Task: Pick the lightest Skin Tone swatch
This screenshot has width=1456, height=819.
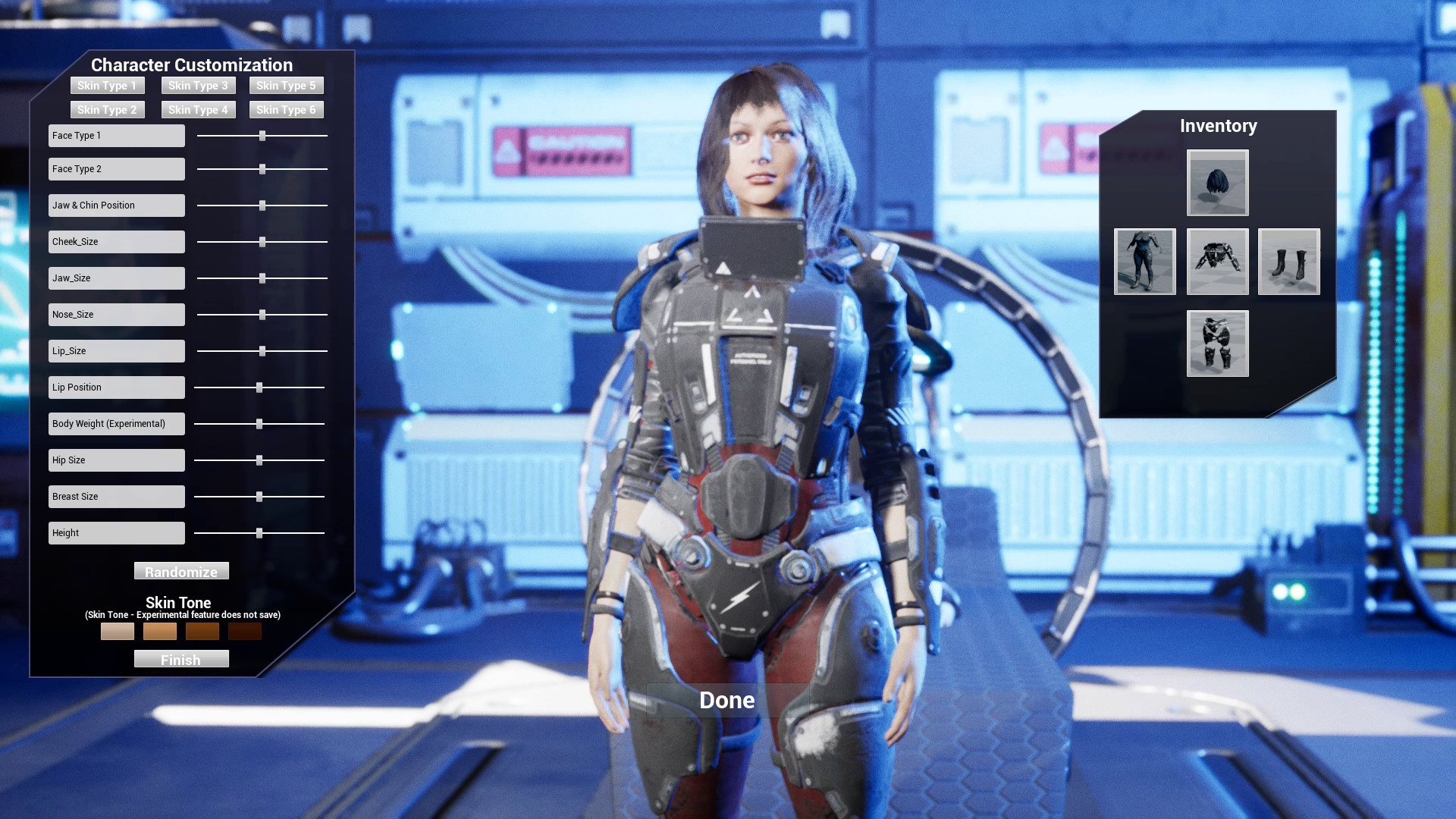Action: (117, 631)
